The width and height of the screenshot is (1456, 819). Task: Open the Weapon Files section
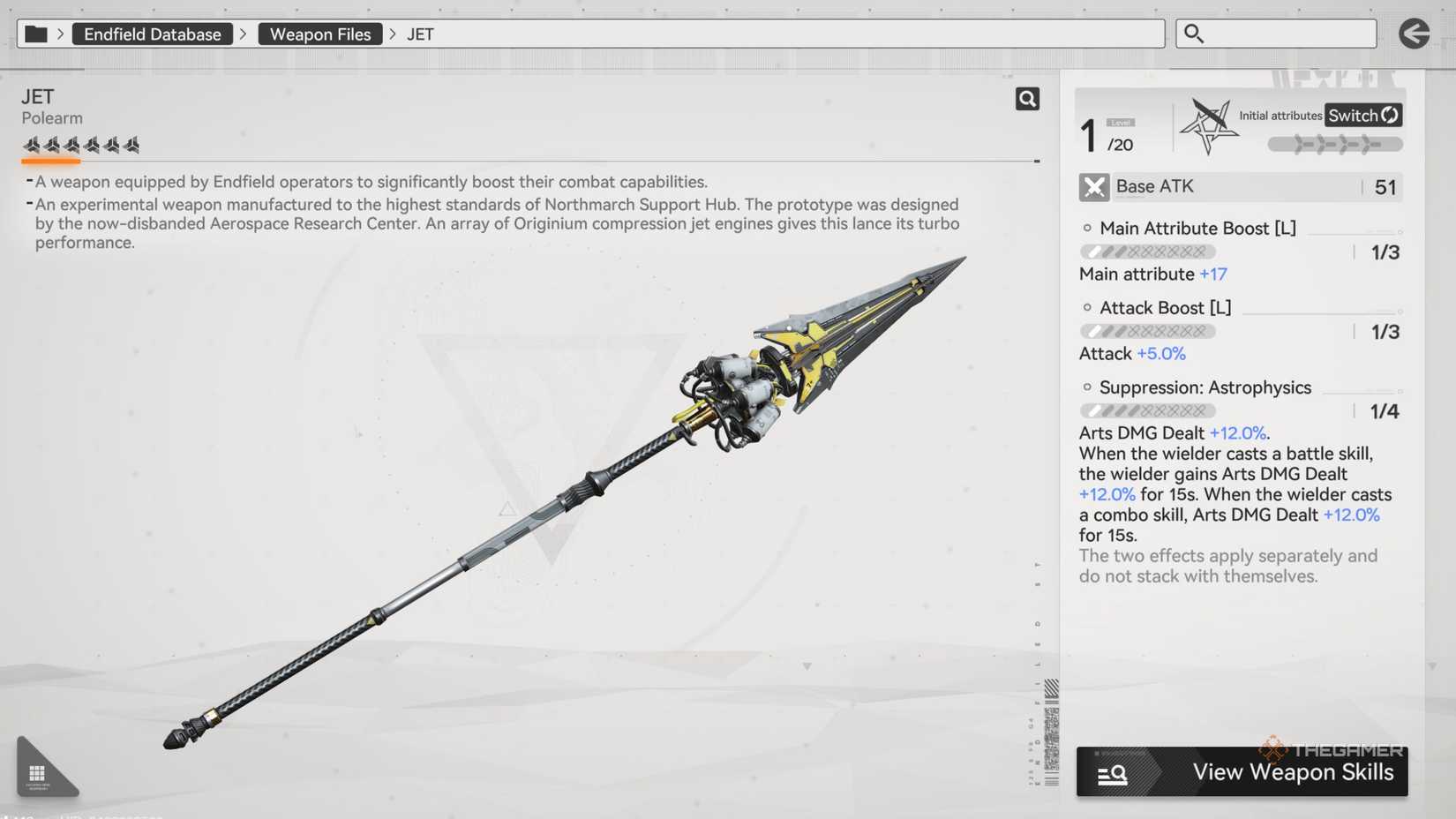319,34
